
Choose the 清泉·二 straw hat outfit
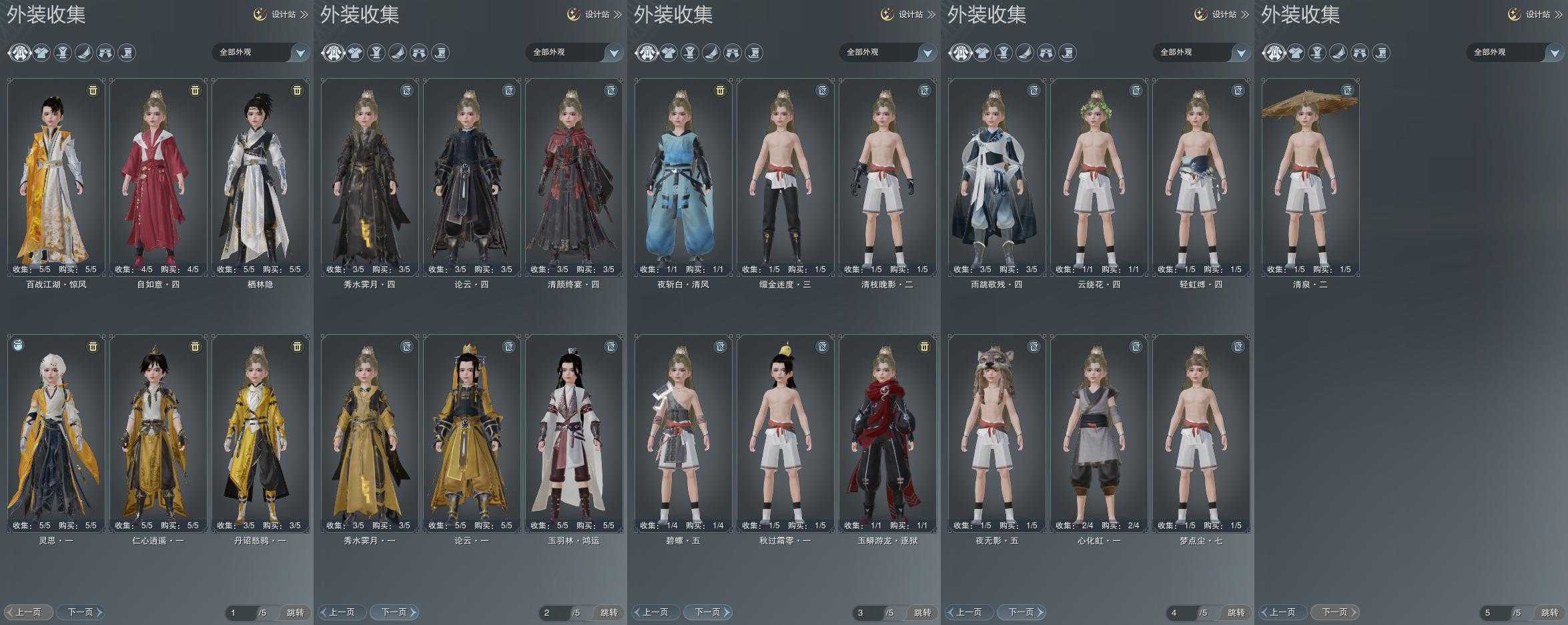coord(1310,177)
